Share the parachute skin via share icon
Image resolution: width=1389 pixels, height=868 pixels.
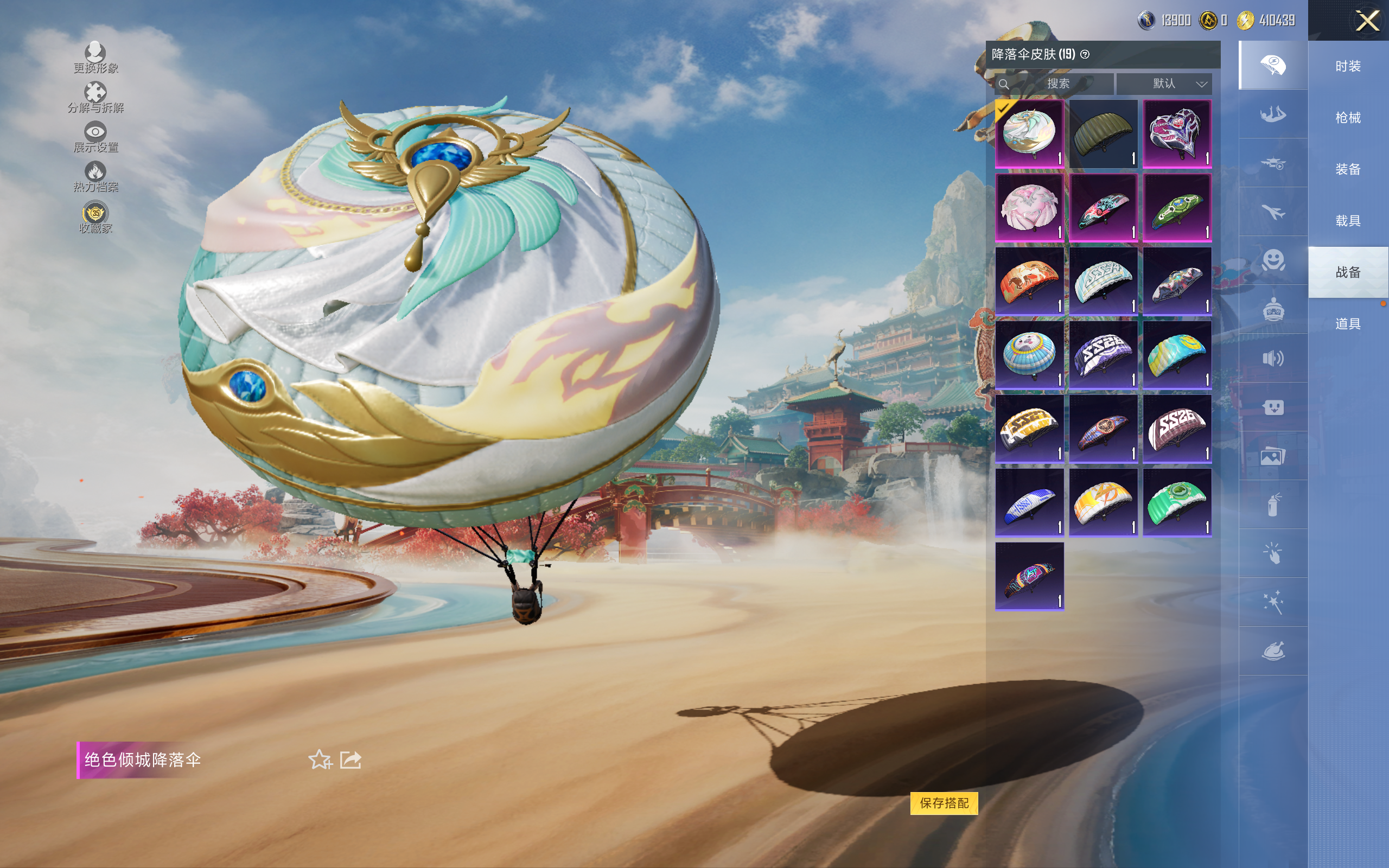350,759
